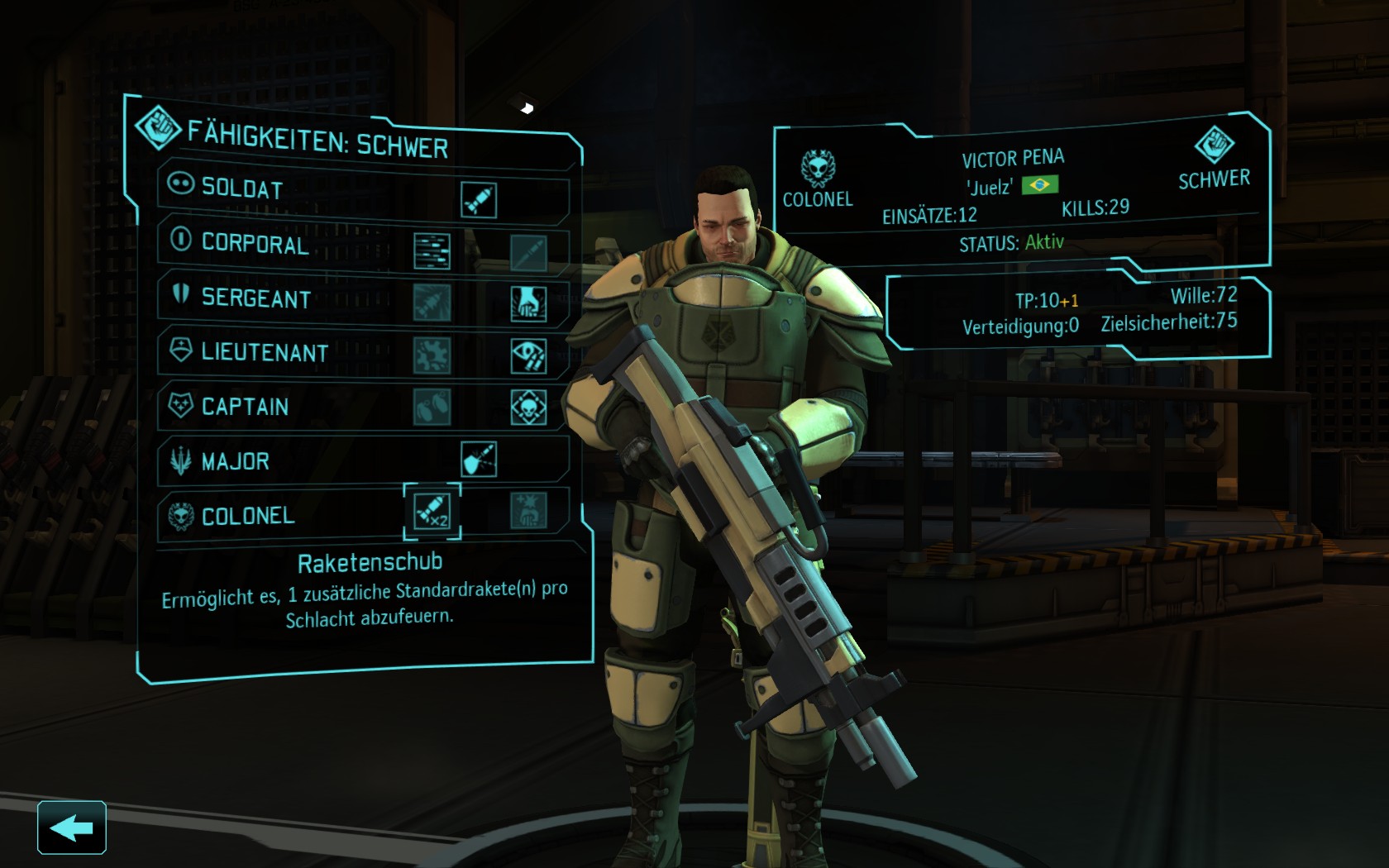Screen dimensions: 1389x868
Task: Pick the dimmed Lieutenant gear ability icon
Action: tap(432, 355)
